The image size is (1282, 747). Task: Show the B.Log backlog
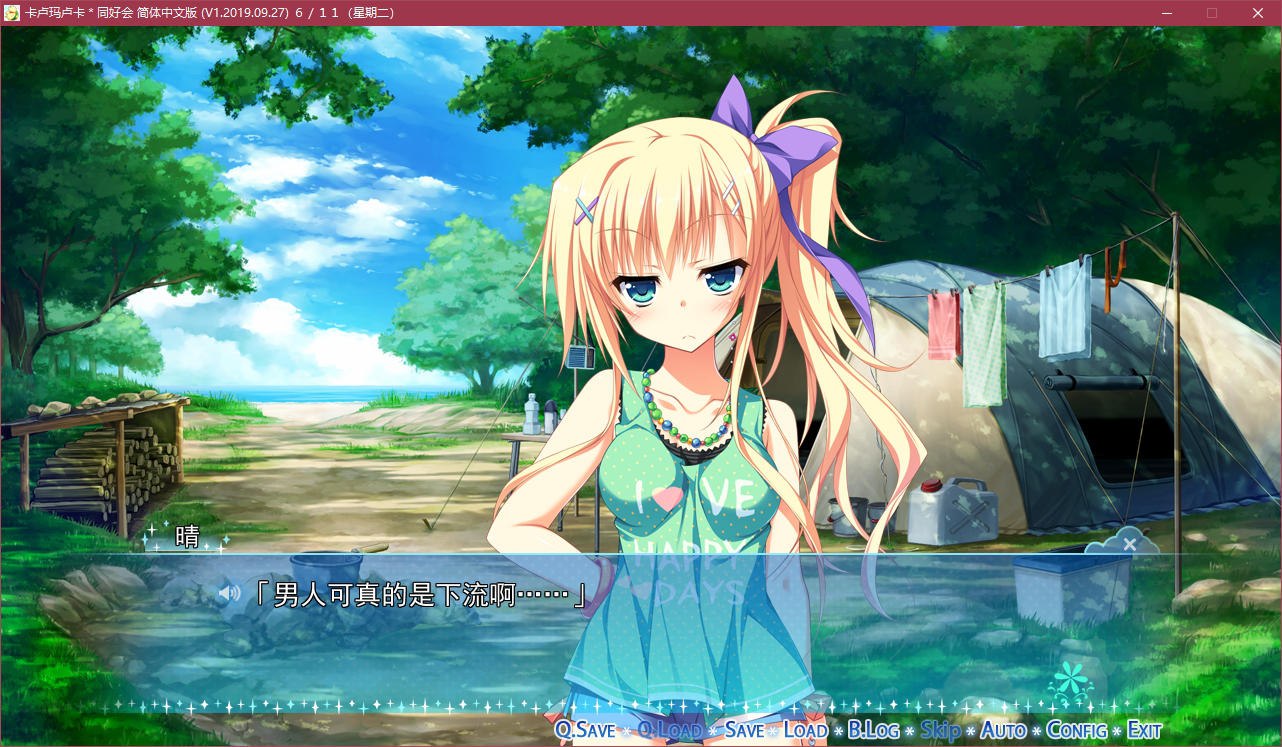873,730
